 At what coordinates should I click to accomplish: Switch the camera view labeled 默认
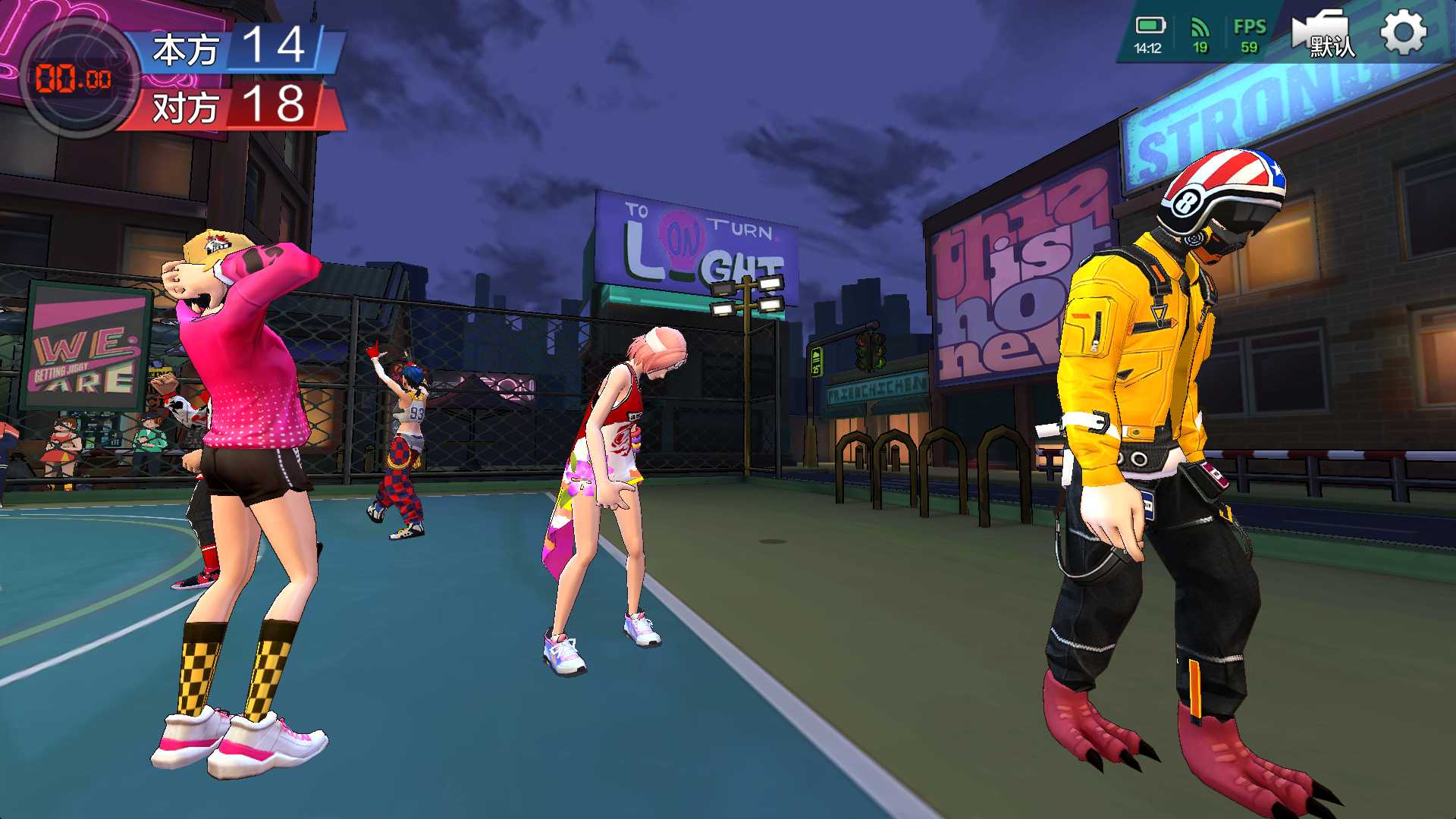1323,34
